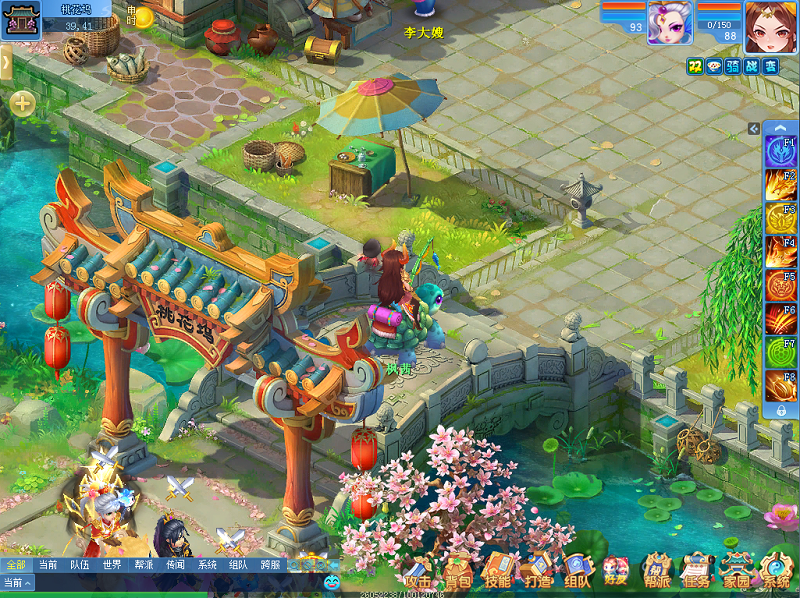Open the 打造 crafting menu
Image resolution: width=800 pixels, height=598 pixels.
pos(537,572)
